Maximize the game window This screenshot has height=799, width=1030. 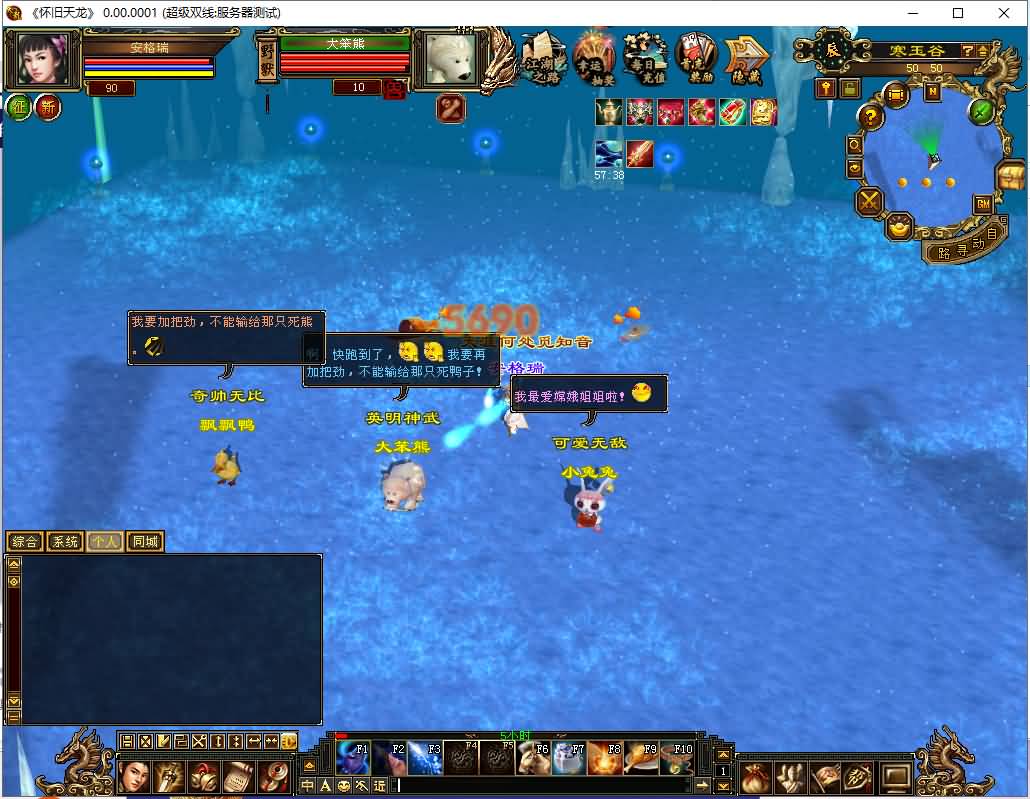click(x=958, y=13)
